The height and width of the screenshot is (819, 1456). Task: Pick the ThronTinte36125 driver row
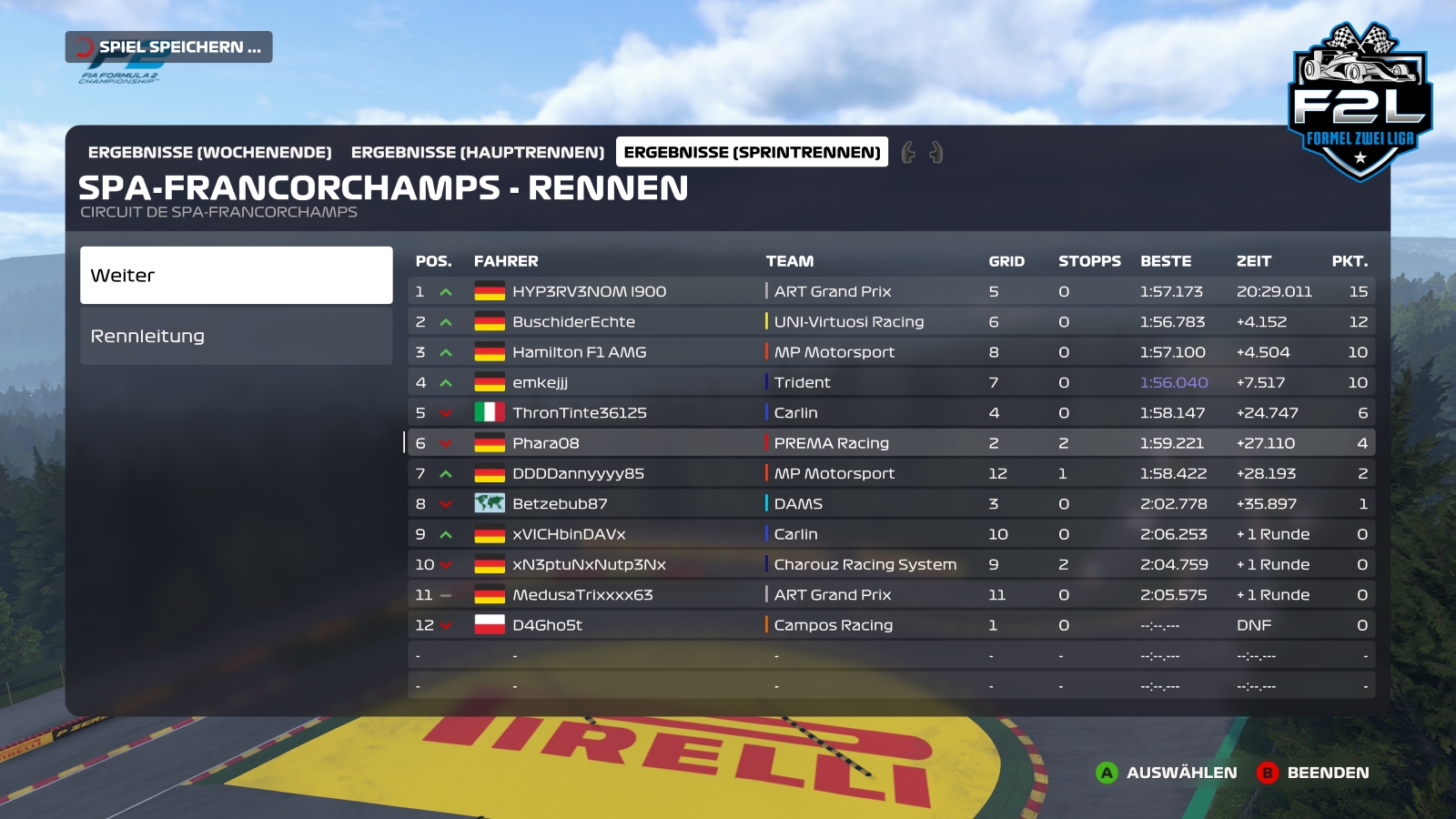pyautogui.click(x=579, y=413)
